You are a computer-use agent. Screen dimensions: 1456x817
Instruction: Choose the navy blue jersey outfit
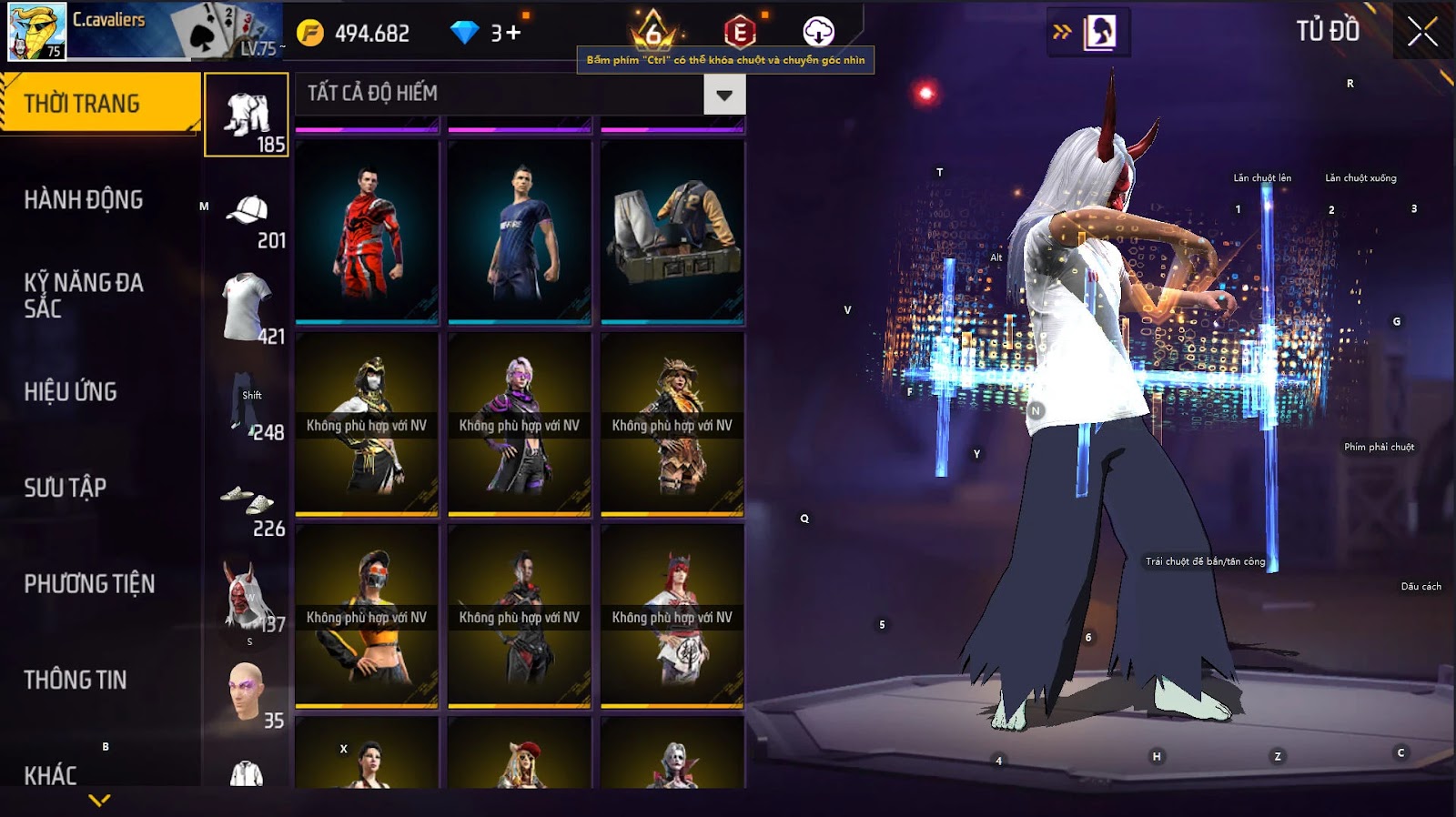pos(520,232)
